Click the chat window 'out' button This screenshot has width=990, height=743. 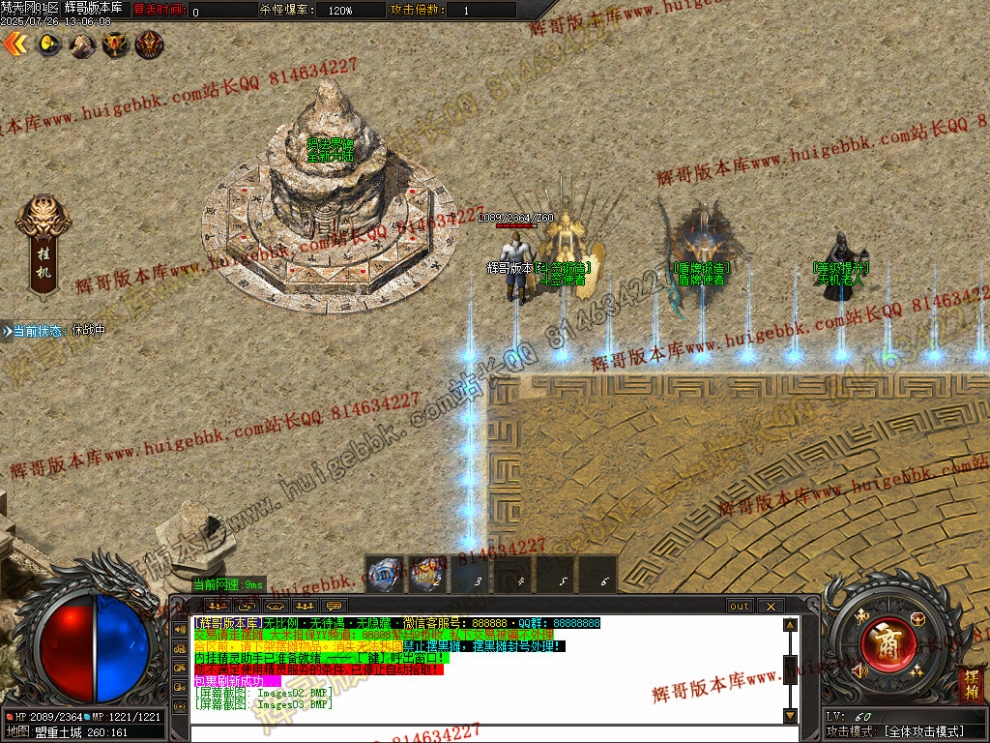739,606
